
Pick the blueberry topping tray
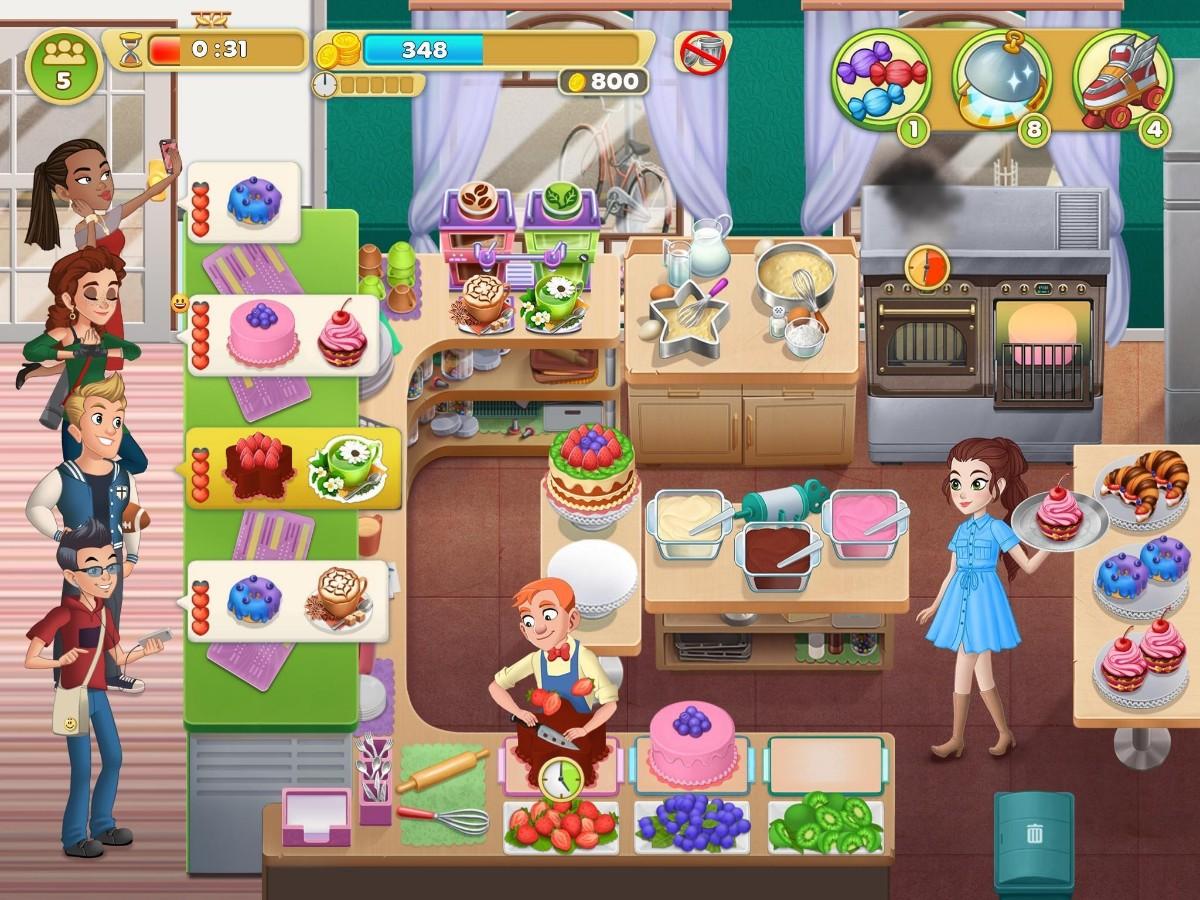pyautogui.click(x=692, y=826)
